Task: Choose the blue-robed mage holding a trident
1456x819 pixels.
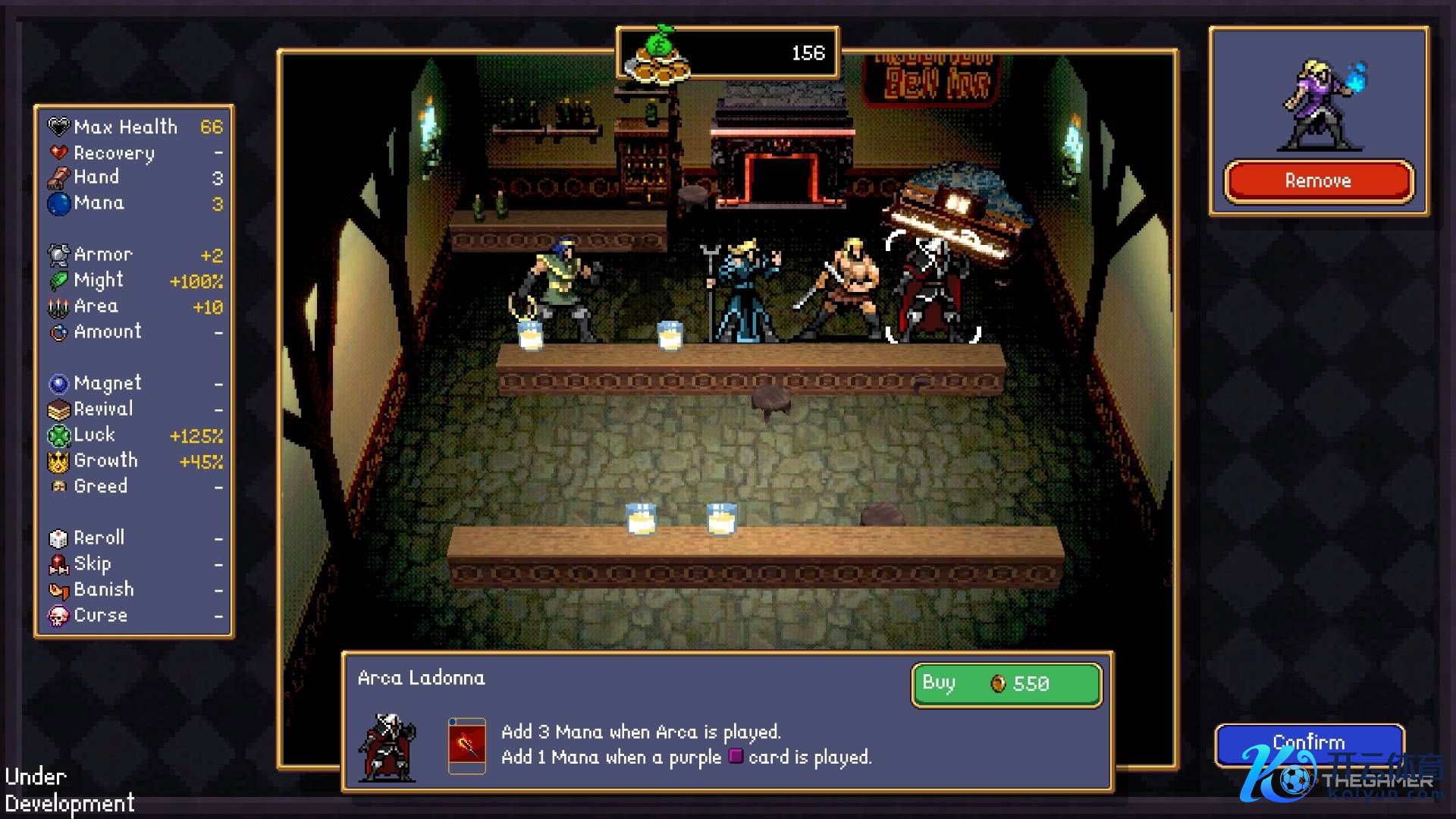Action: (x=745, y=292)
